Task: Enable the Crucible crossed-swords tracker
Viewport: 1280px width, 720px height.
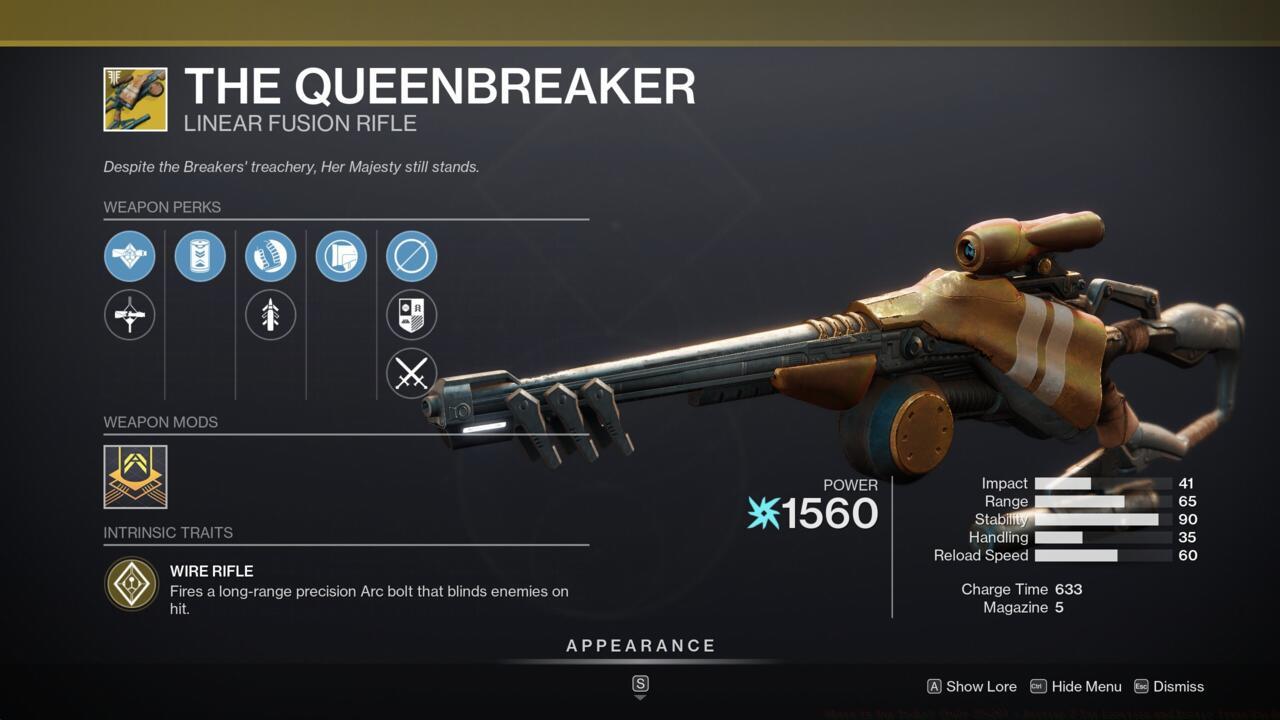Action: coord(411,373)
